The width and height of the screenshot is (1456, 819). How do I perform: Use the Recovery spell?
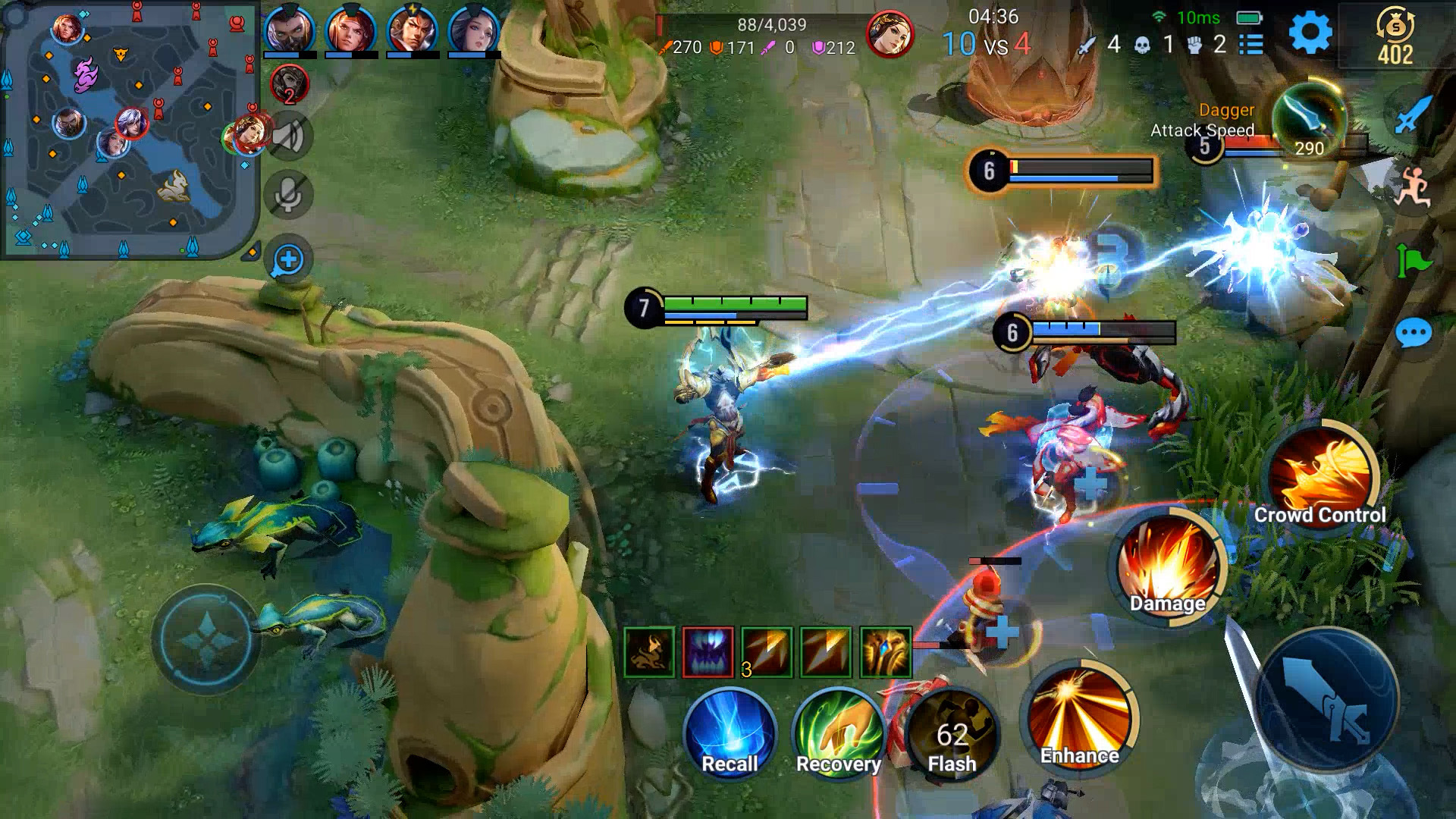(838, 733)
